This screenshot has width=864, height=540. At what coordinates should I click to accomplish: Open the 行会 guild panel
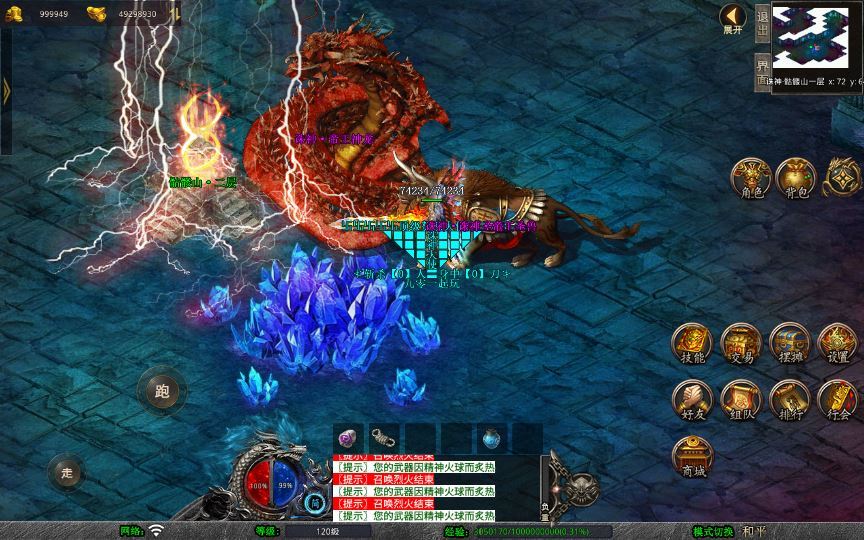837,400
